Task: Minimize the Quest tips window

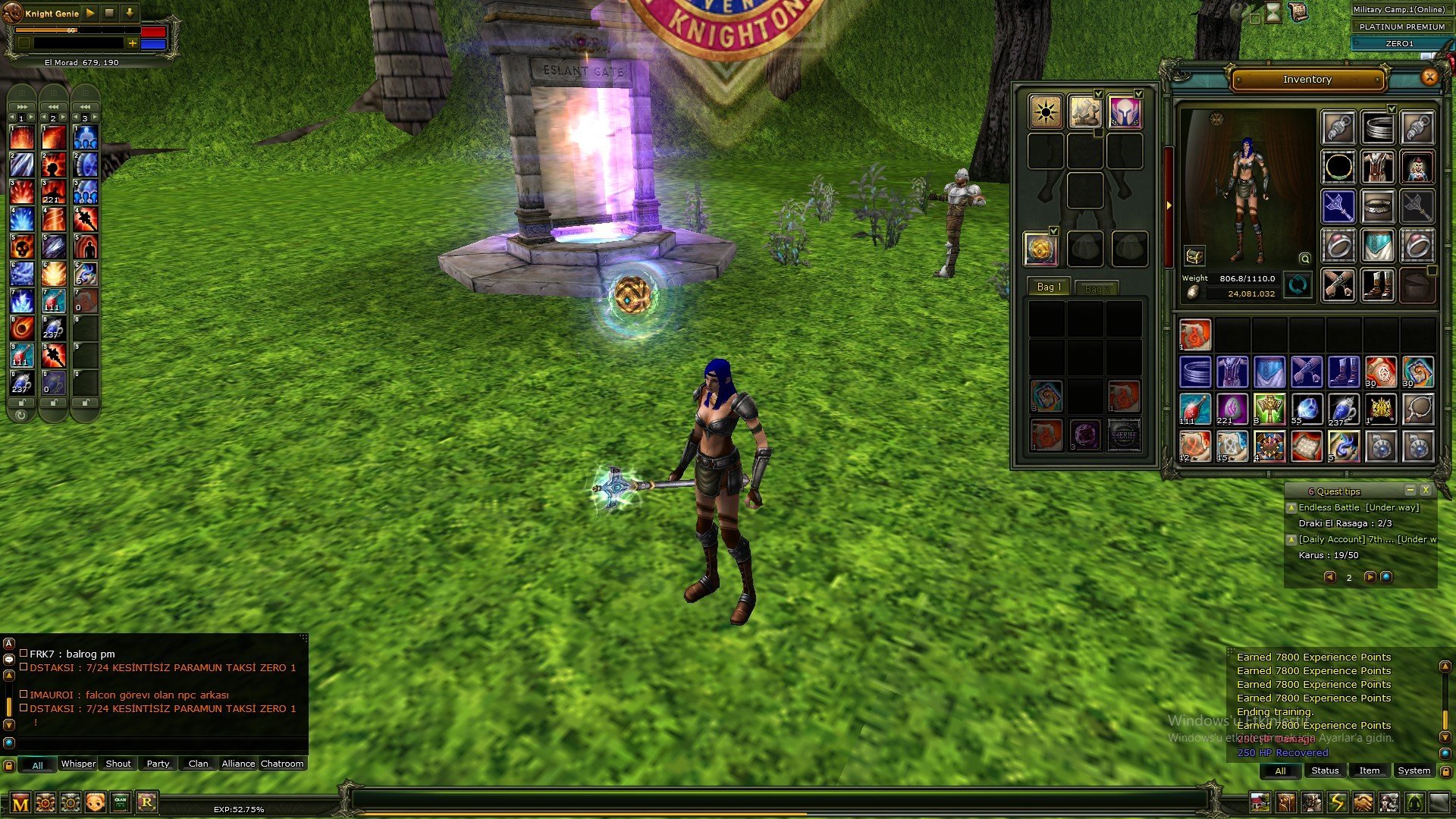Action: click(1410, 491)
